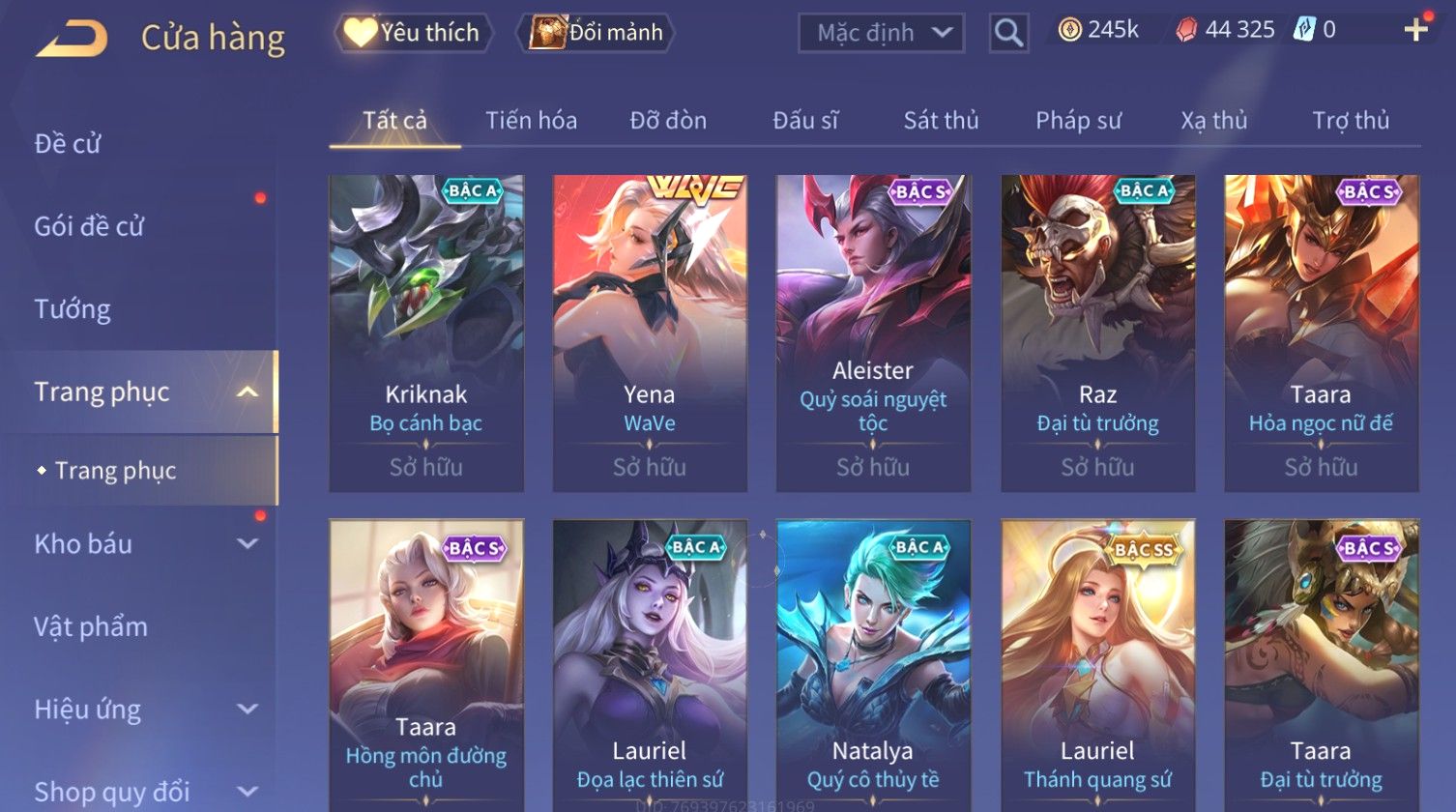This screenshot has height=812, width=1456.
Task: Expand the Mặc định sort dropdown
Action: pos(881,33)
